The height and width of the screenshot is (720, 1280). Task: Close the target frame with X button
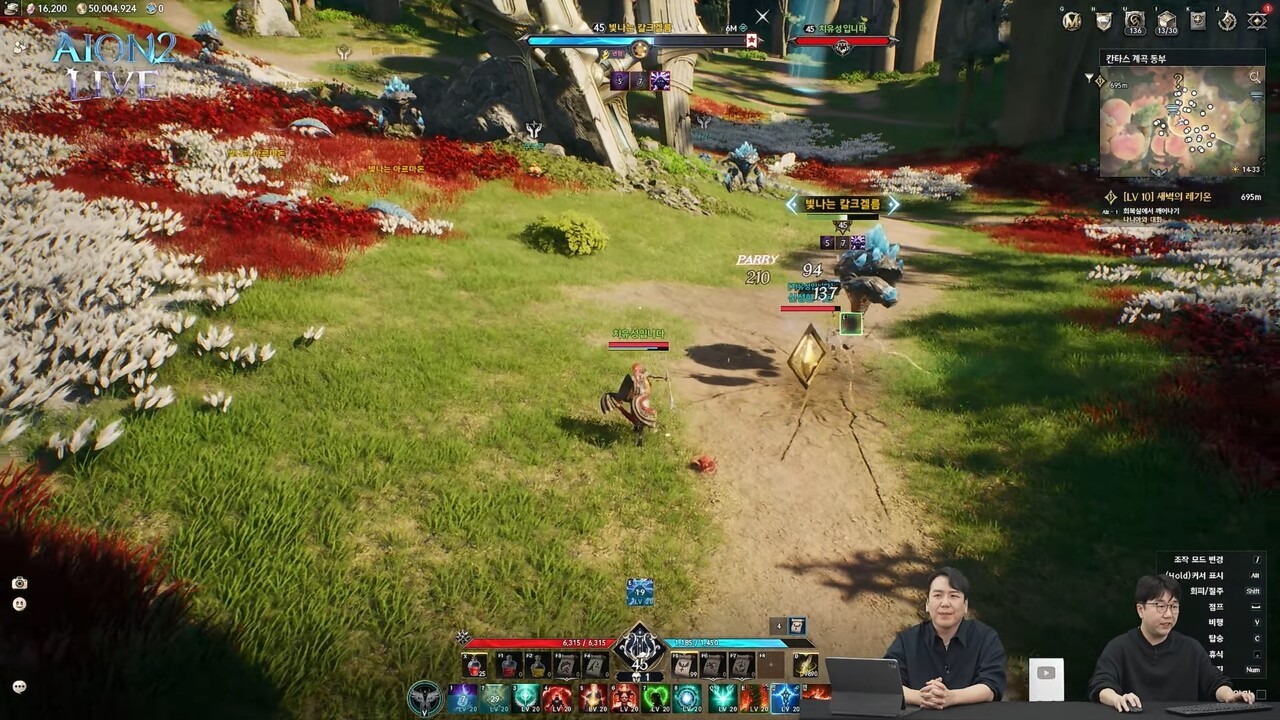coord(762,17)
